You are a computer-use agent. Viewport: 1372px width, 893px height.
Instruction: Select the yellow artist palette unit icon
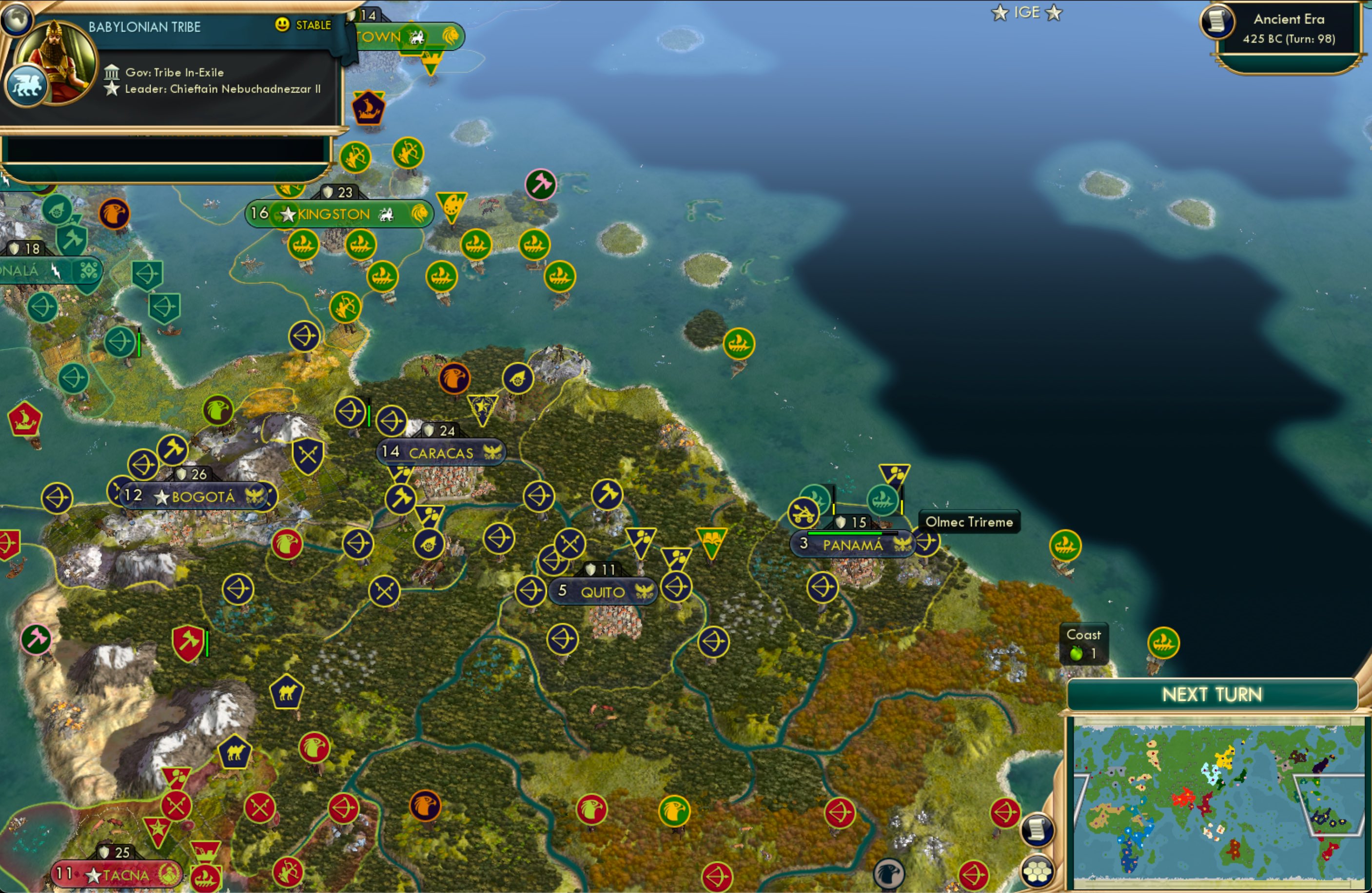click(x=451, y=204)
